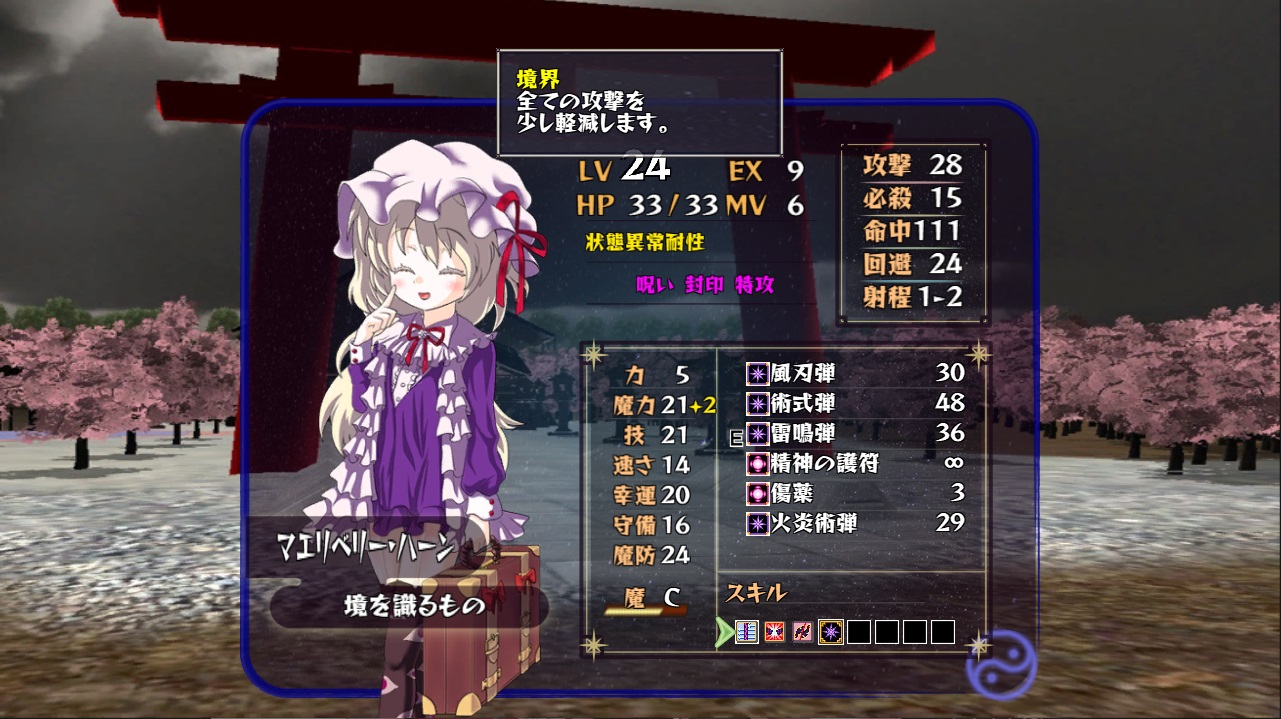Select the blue striped boundary skill icon
The image size is (1281, 719).
point(747,632)
